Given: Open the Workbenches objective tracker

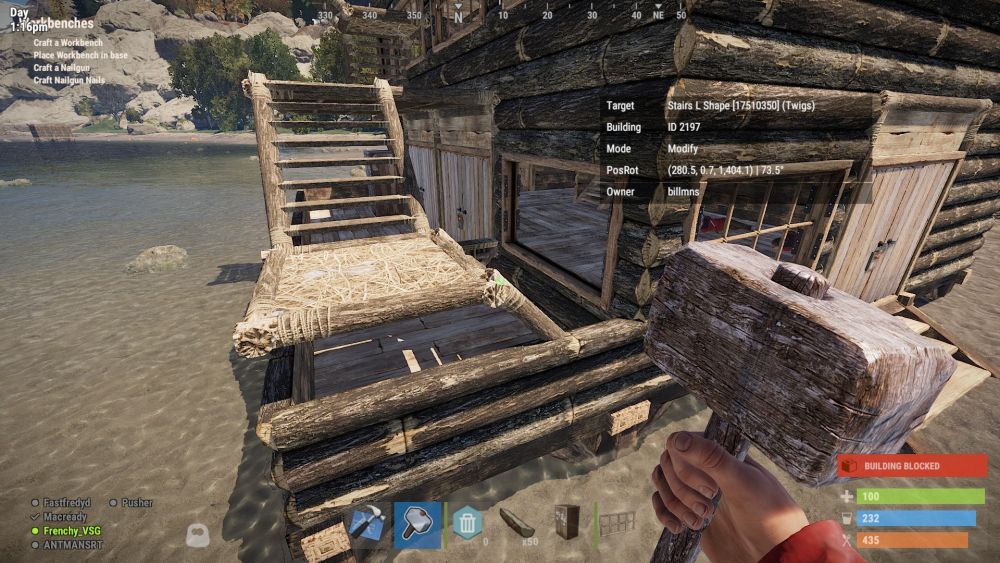Looking at the screenshot, I should (x=60, y=22).
